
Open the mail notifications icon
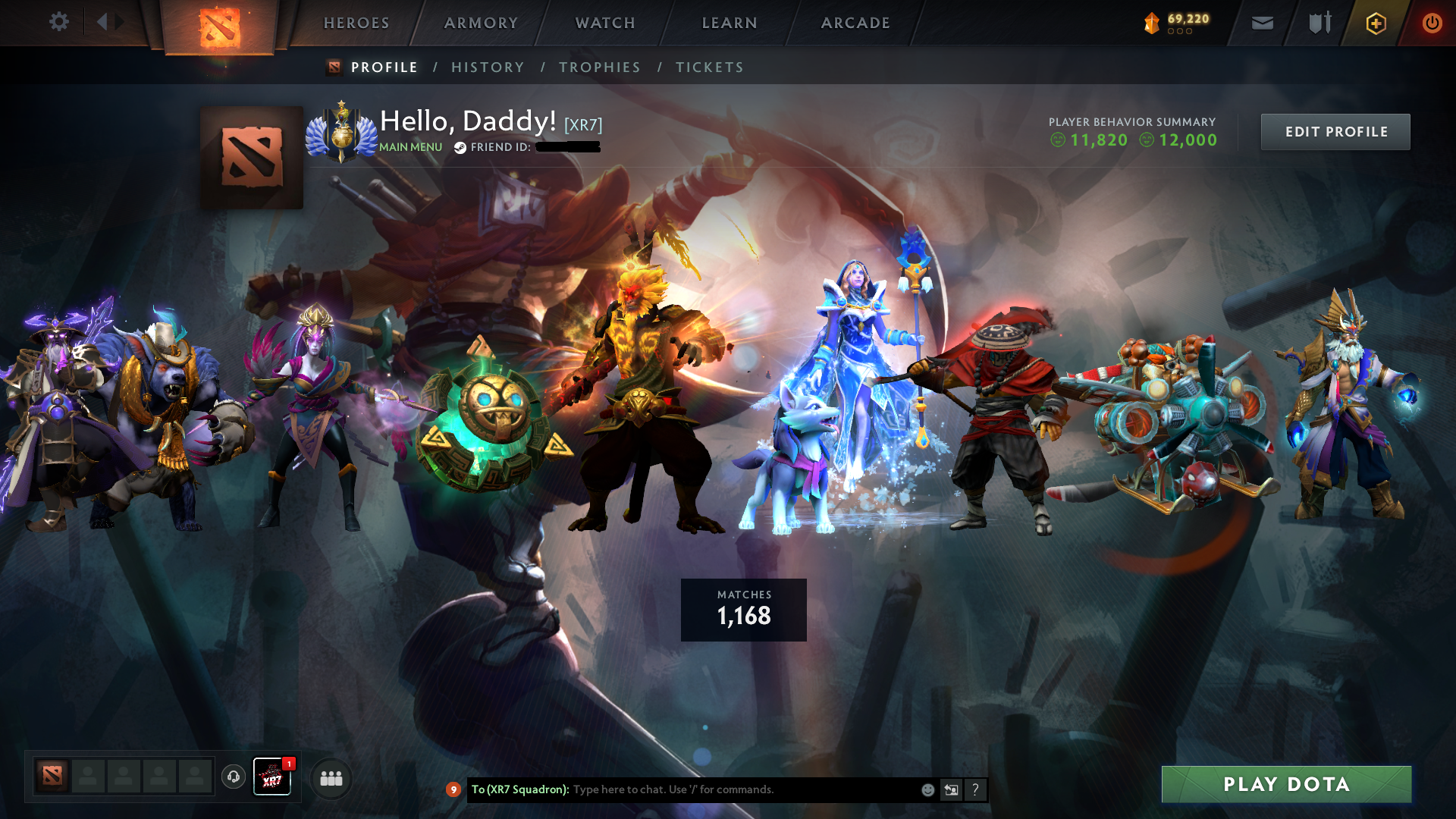(1263, 22)
